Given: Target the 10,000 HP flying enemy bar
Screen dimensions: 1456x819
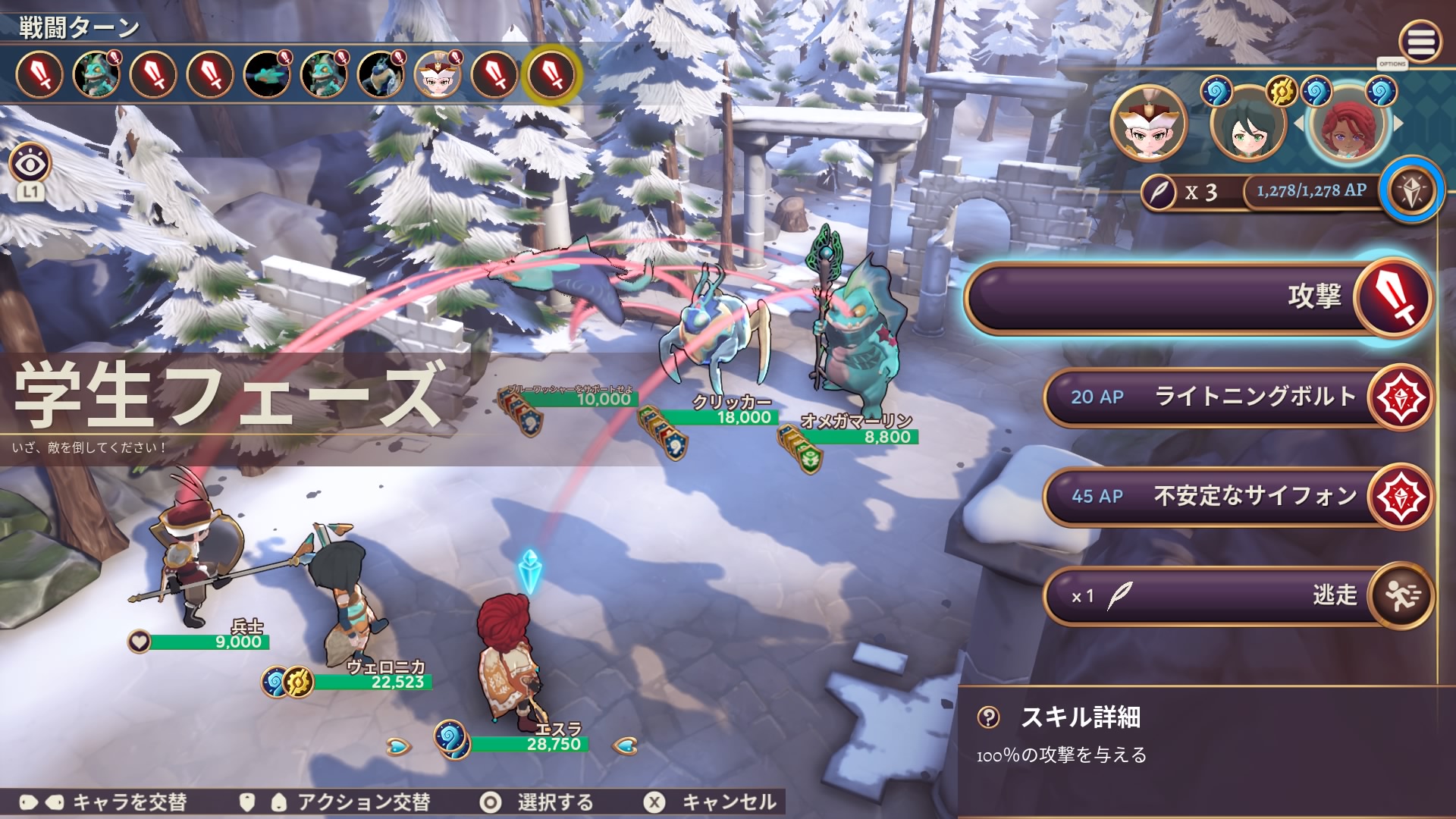Looking at the screenshot, I should [584, 399].
